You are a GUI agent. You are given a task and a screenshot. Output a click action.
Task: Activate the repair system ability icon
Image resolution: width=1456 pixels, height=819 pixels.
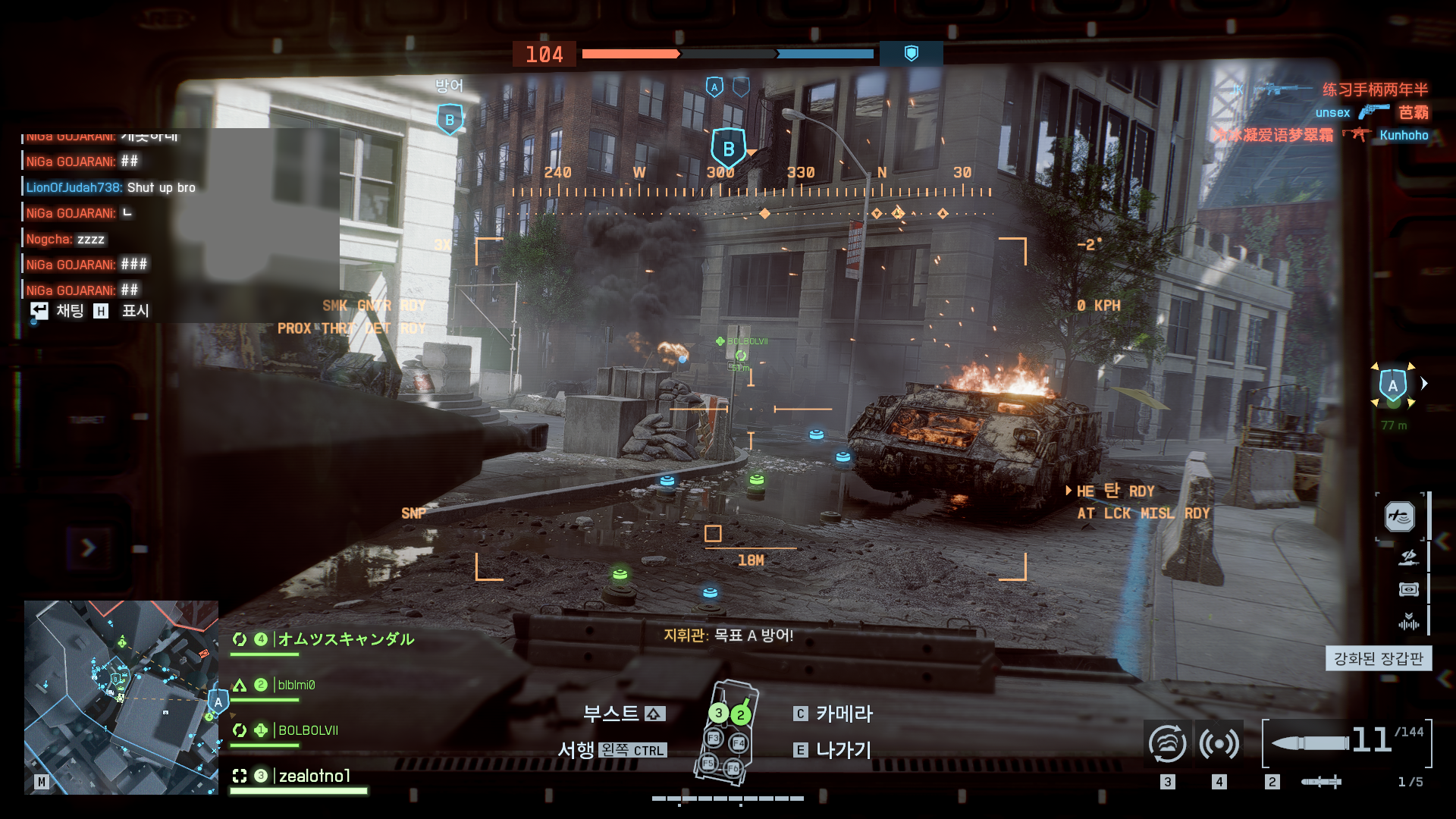[1168, 743]
